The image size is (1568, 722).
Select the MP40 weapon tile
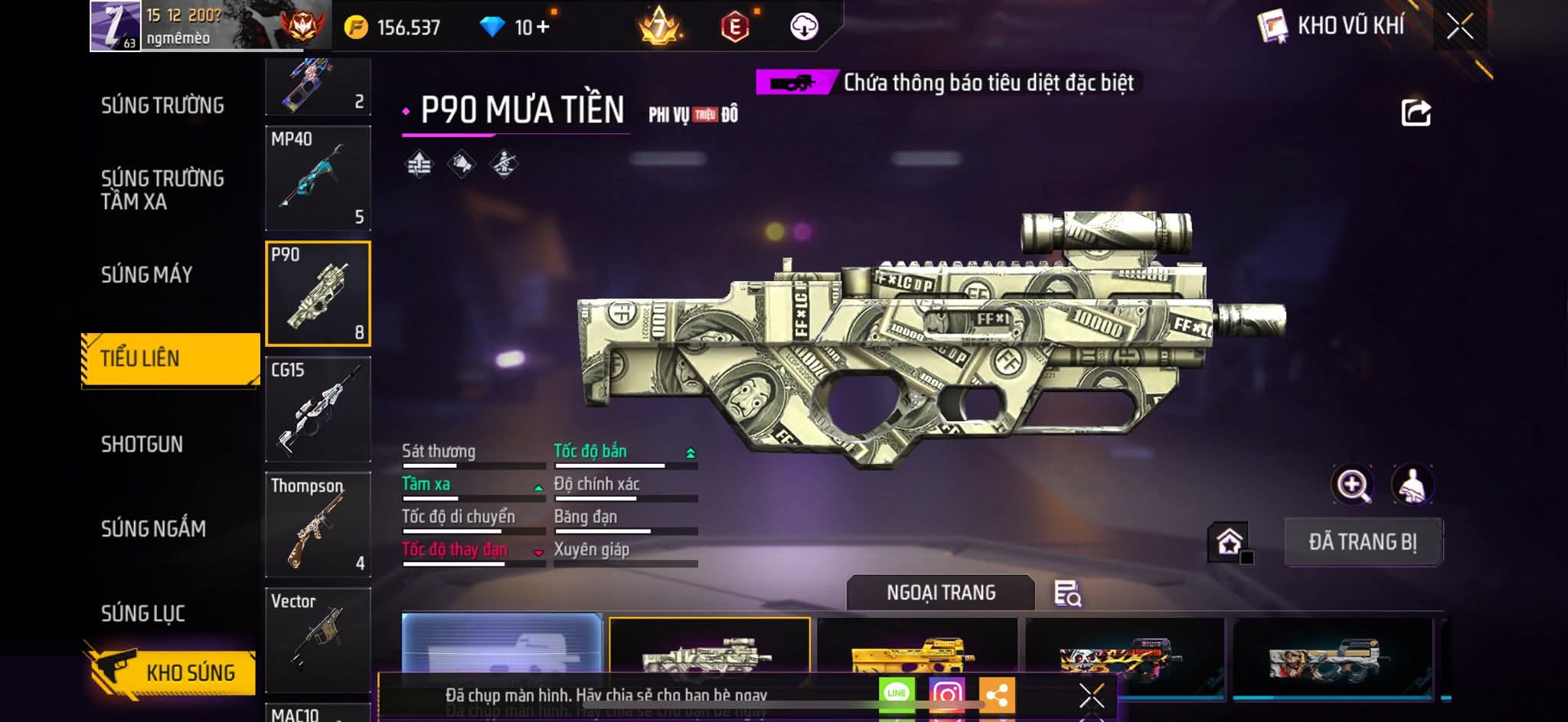click(318, 178)
